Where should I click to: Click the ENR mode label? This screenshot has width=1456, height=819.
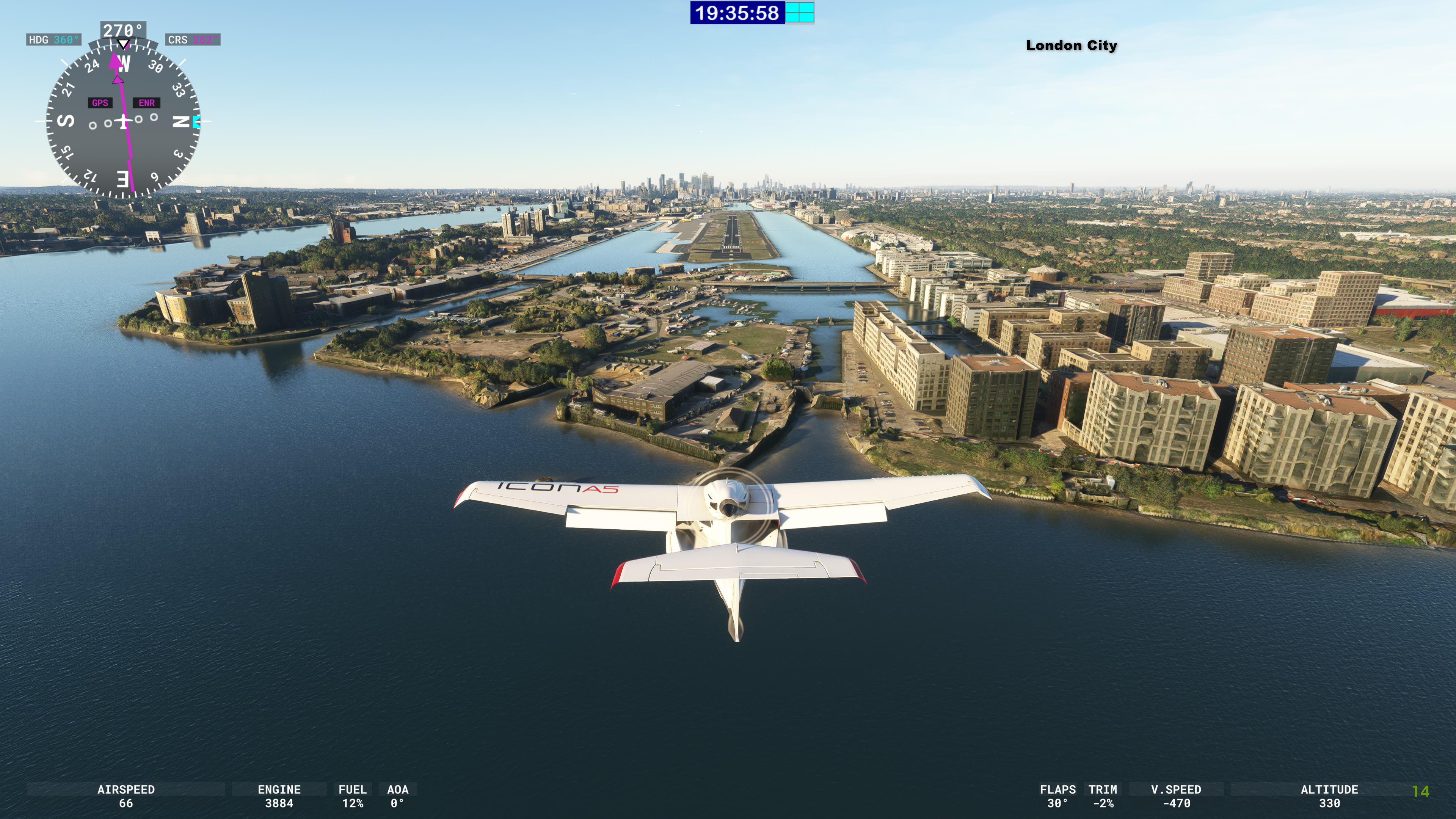[x=146, y=103]
